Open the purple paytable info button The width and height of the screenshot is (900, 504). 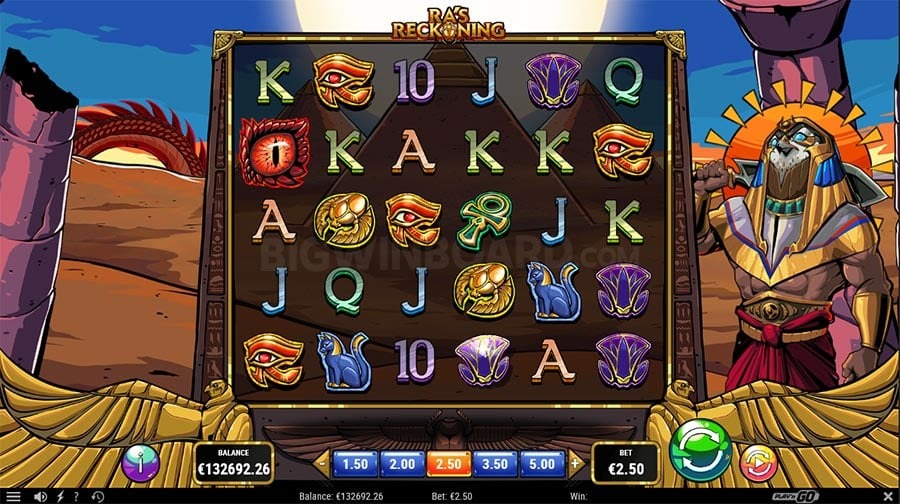click(x=141, y=462)
